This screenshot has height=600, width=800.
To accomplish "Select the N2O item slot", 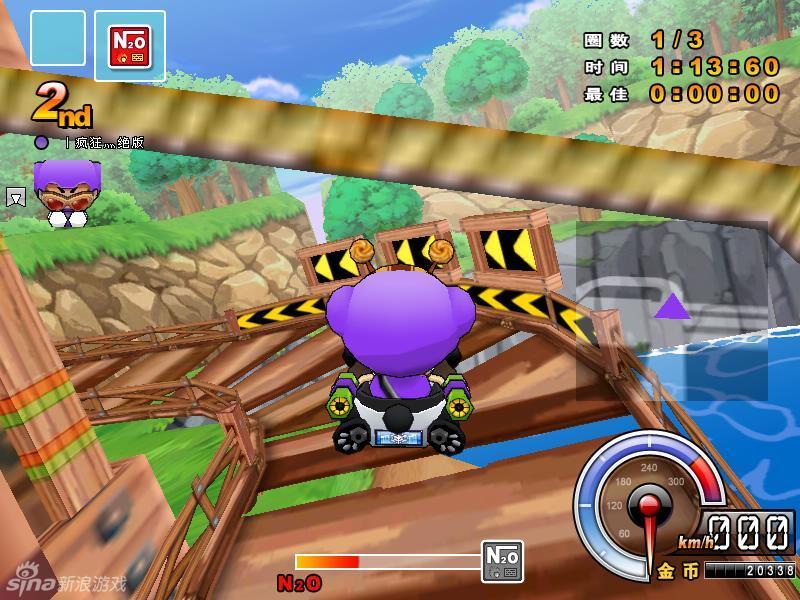I will click(130, 46).
